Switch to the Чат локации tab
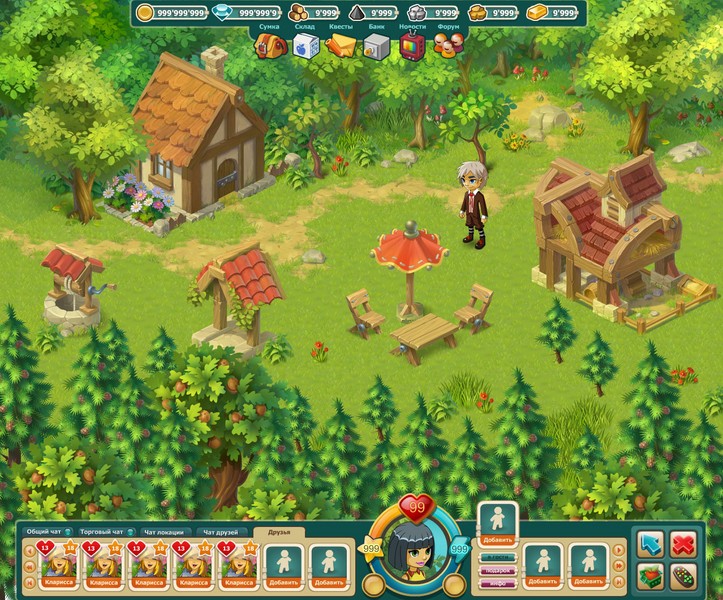Viewport: 723px width, 600px height. (164, 533)
